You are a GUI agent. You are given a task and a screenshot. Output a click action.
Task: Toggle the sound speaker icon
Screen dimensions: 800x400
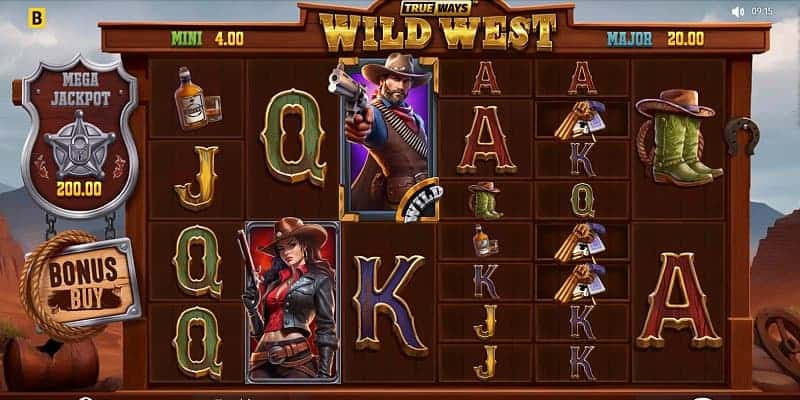click(738, 12)
